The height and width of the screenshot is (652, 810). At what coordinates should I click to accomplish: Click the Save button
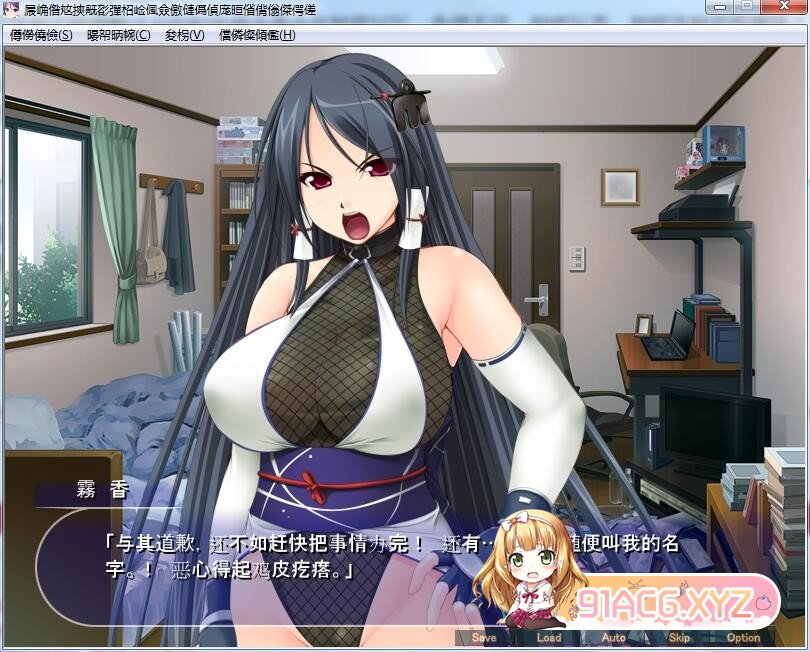(x=483, y=637)
